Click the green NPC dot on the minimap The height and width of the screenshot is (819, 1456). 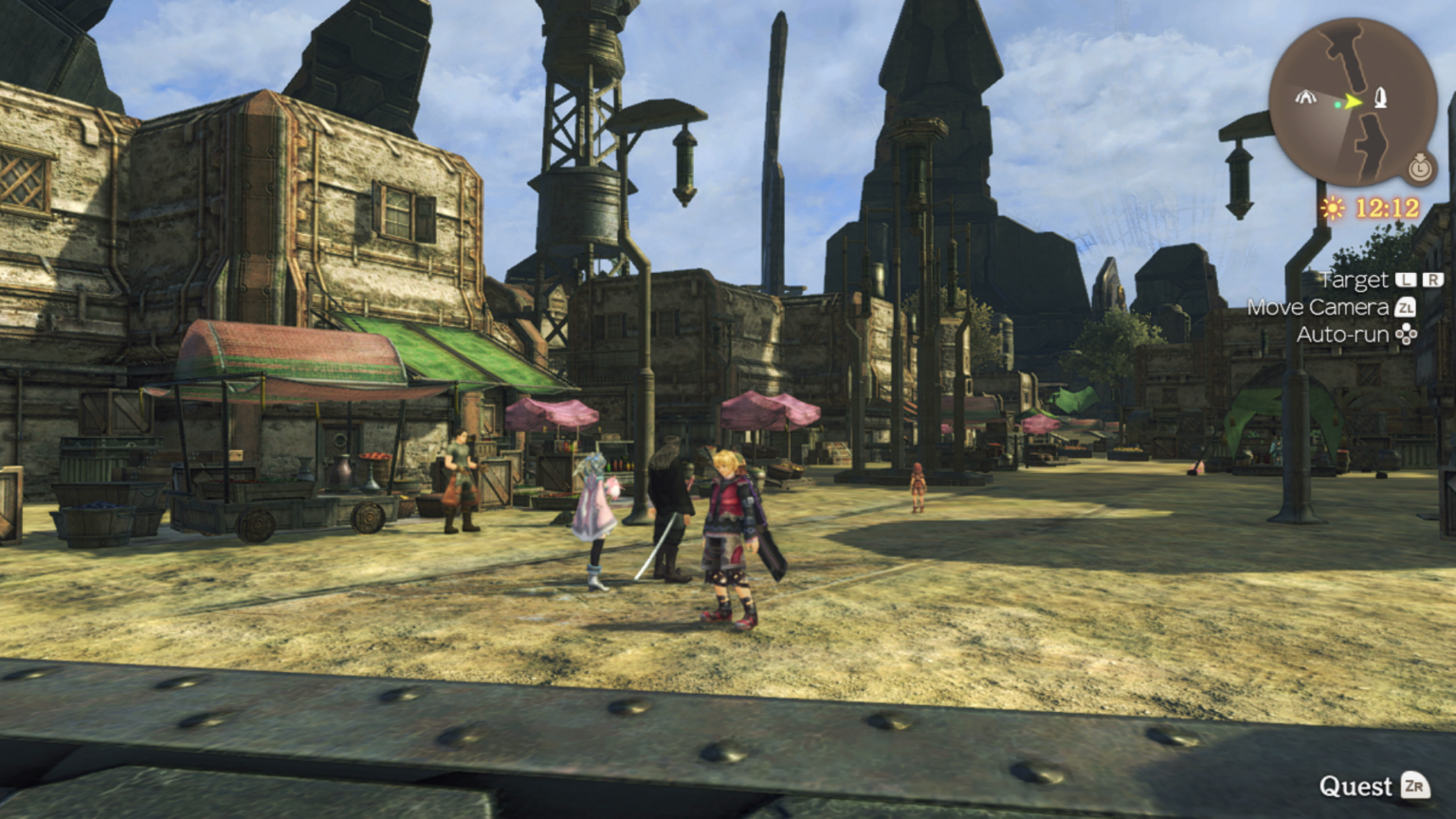[x=1338, y=104]
